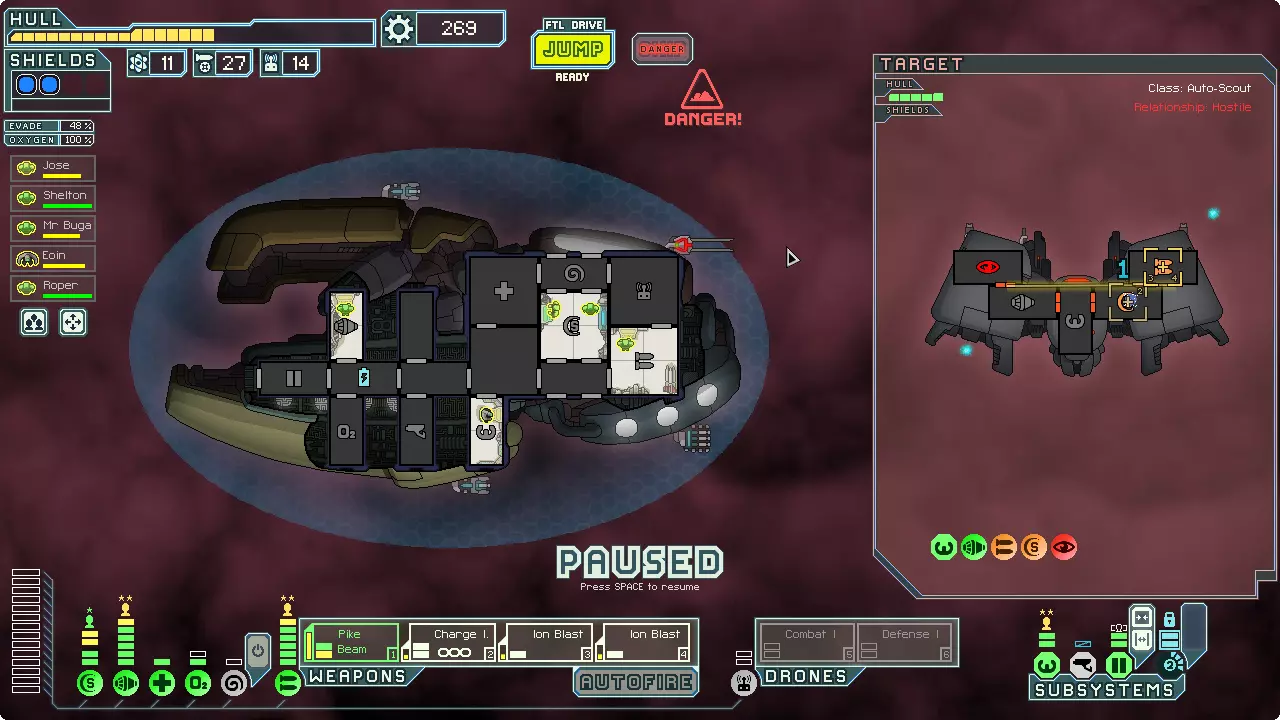Click the engines system power icon
1280x720 pixels.
(x=126, y=684)
